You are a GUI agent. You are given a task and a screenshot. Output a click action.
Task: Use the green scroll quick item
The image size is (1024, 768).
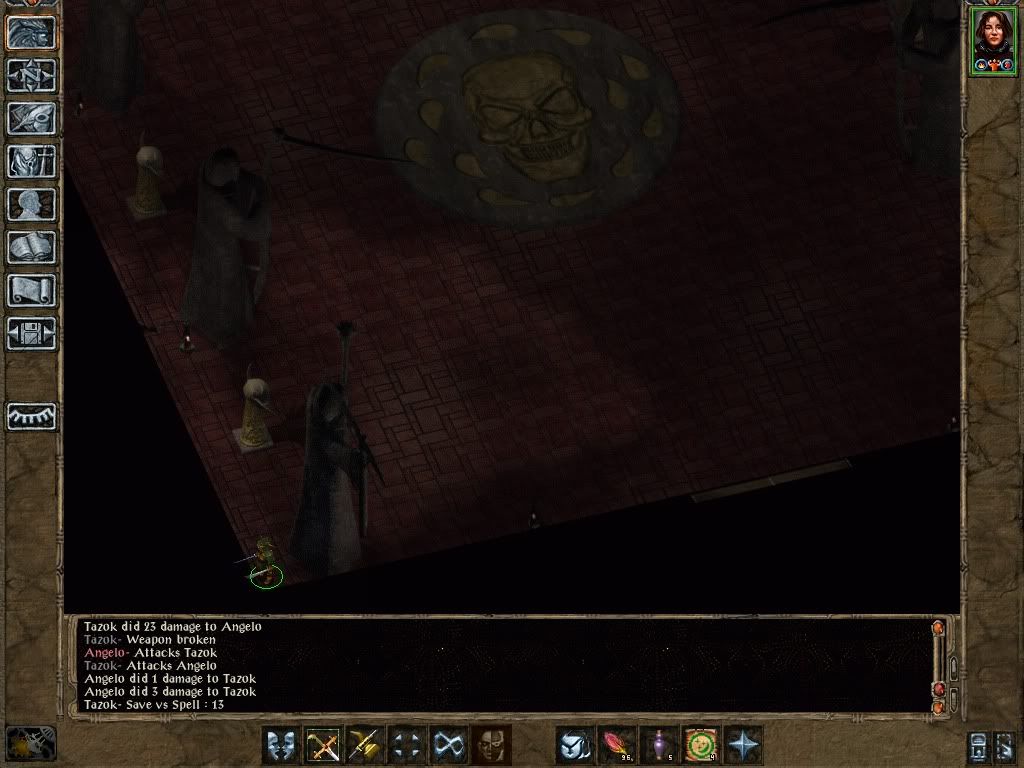[x=701, y=745]
